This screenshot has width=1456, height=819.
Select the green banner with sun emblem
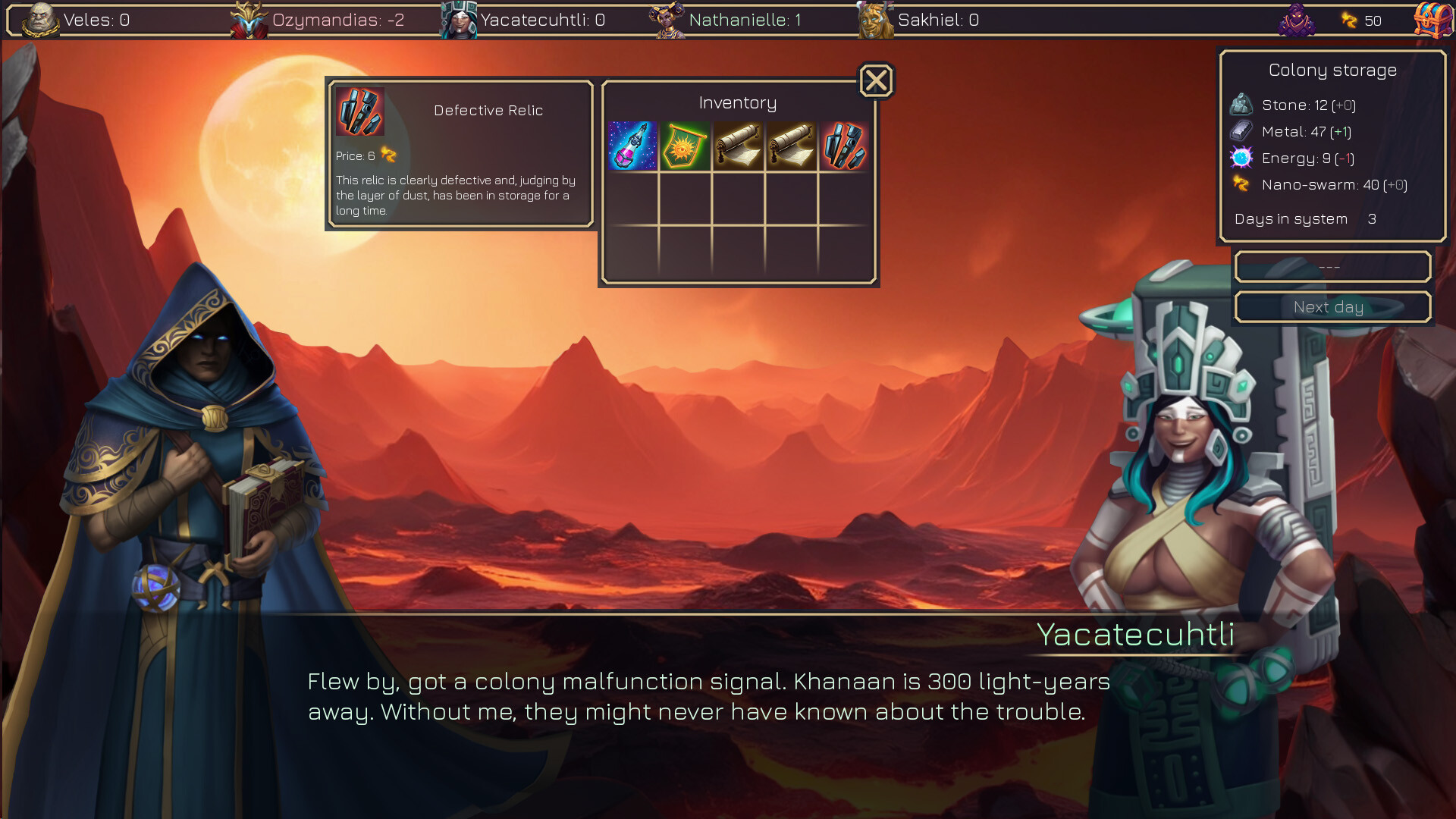tap(684, 146)
